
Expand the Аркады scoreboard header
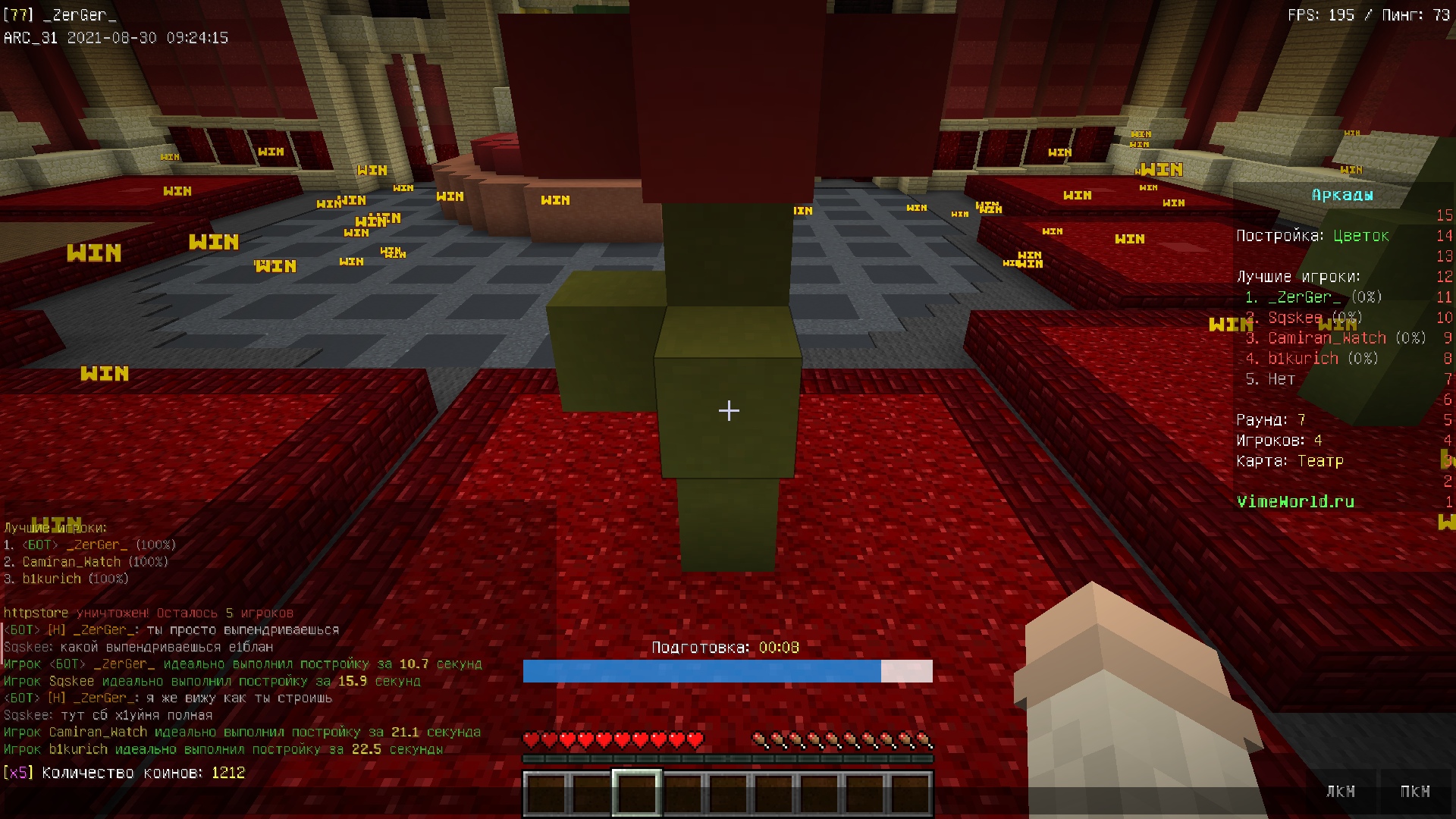pyautogui.click(x=1341, y=194)
